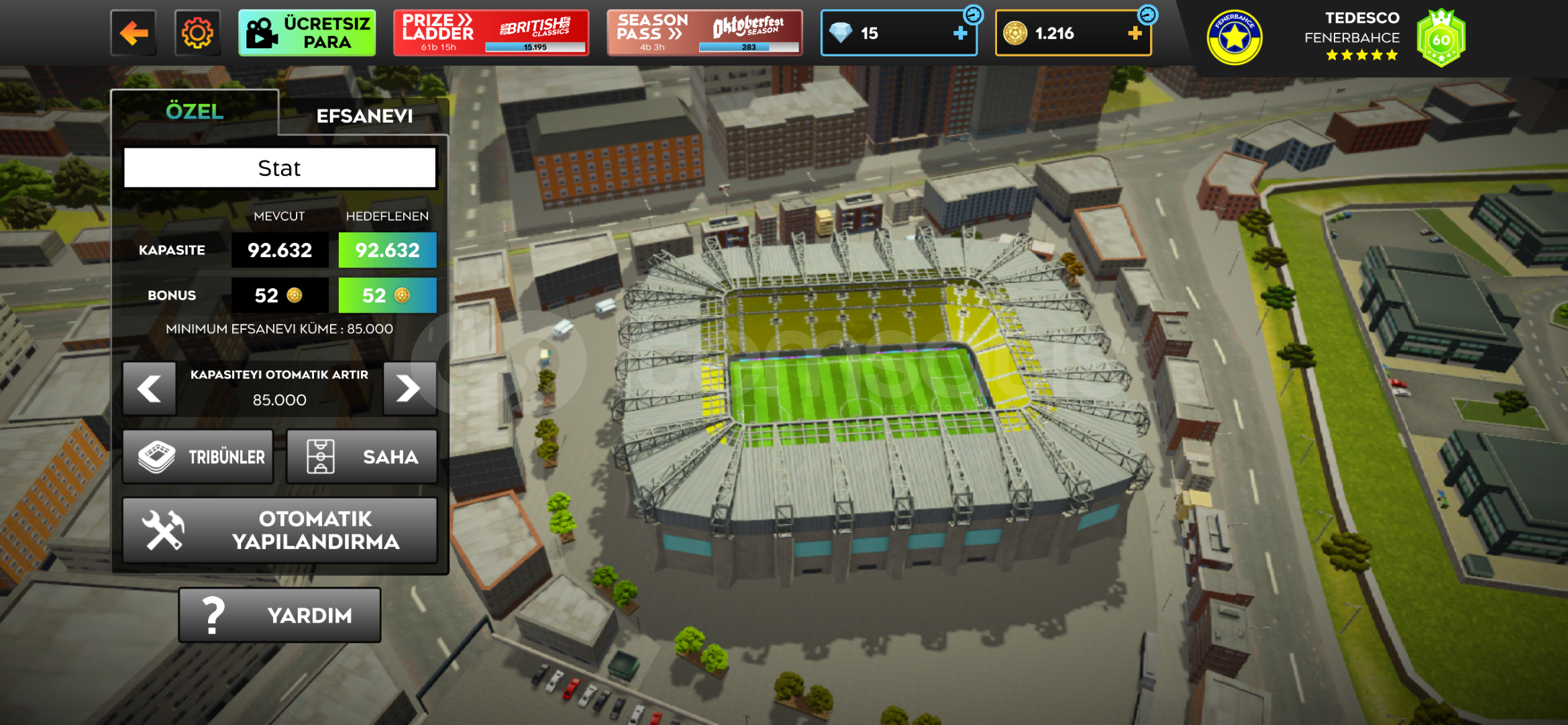Tap the Ücretsiz Para free money button
This screenshot has height=725, width=1568.
pos(307,33)
